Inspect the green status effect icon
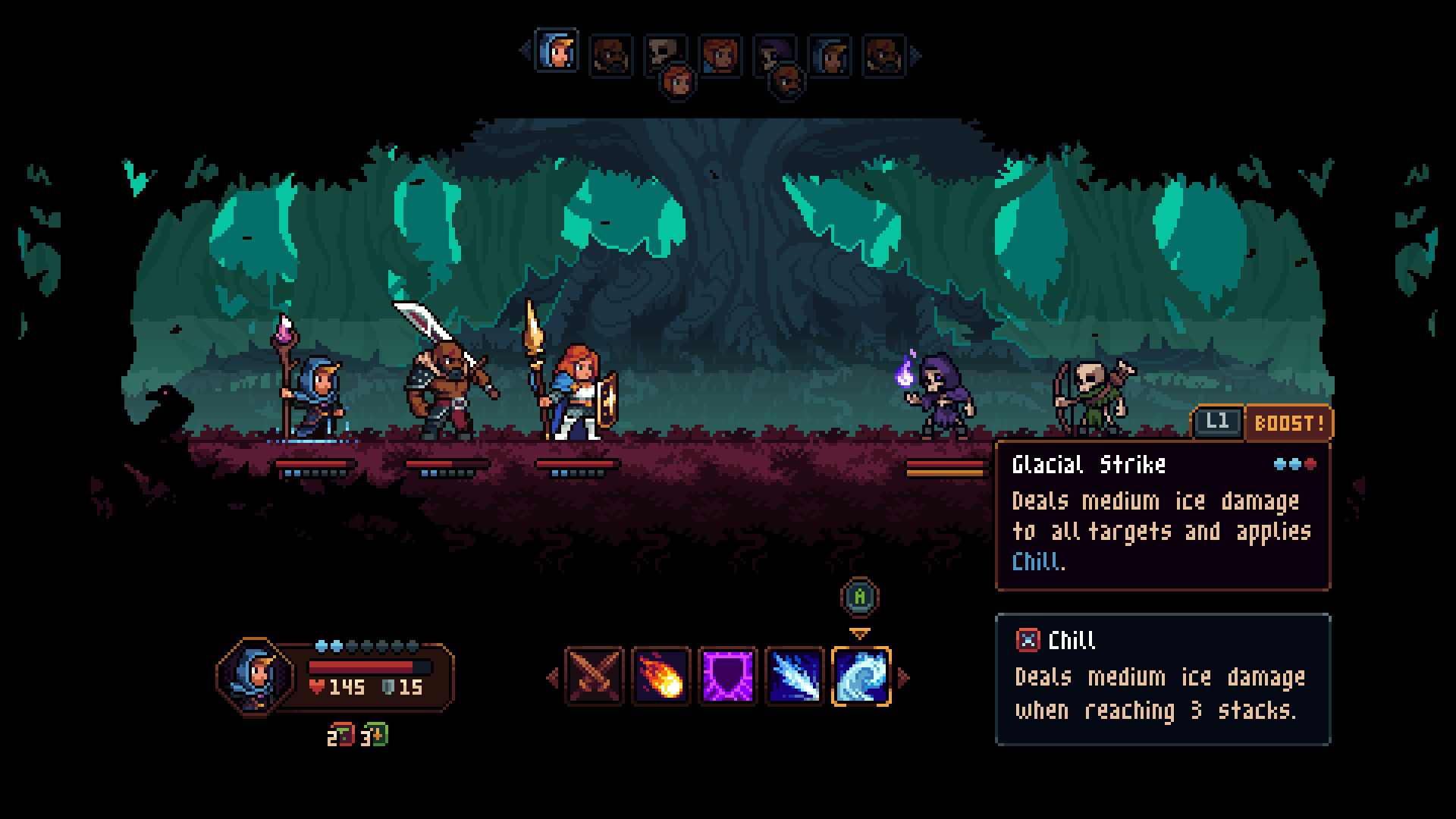 pos(377,736)
